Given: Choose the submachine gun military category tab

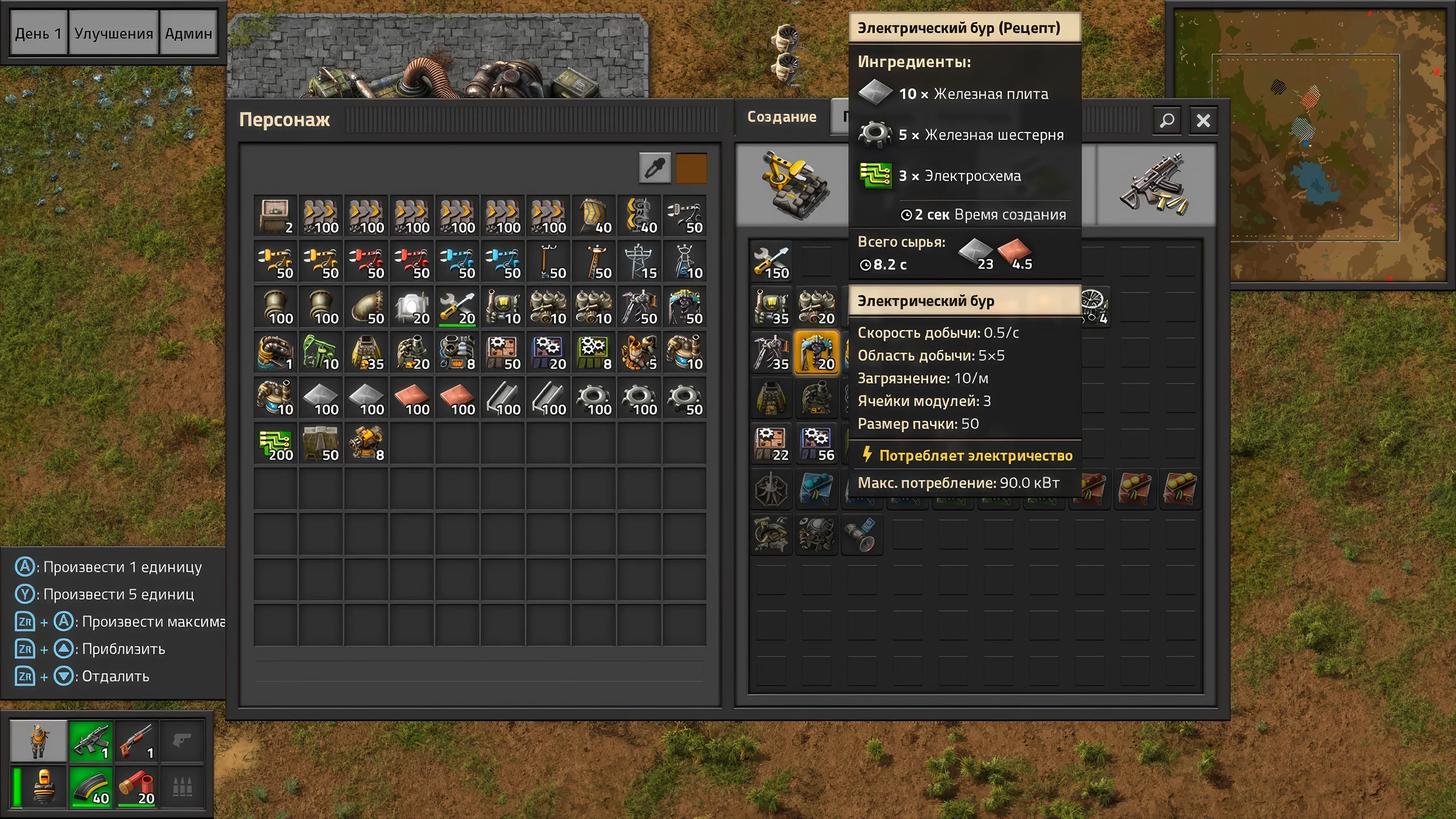Looking at the screenshot, I should click(1155, 185).
